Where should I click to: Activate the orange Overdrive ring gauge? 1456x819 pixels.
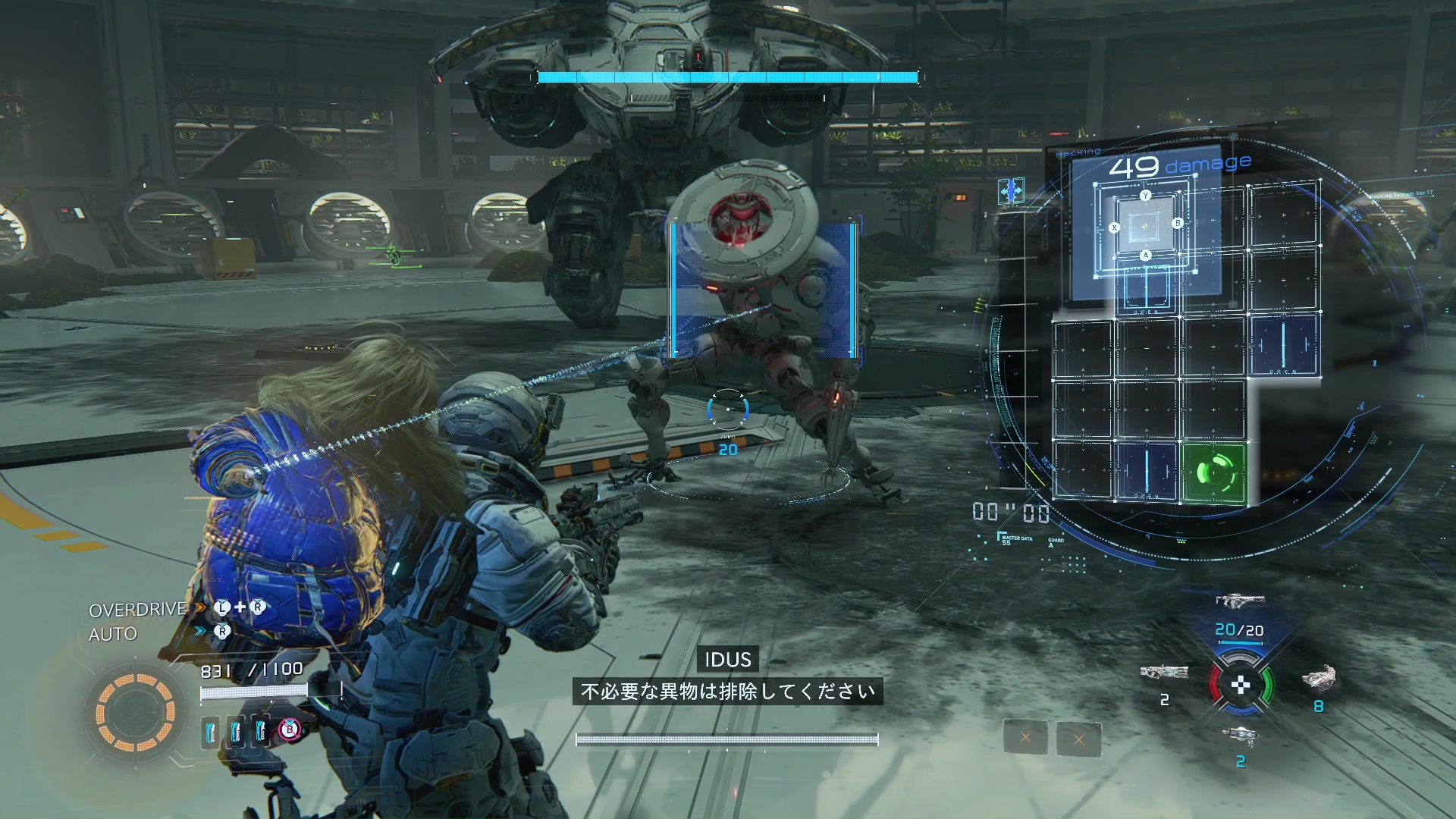click(x=136, y=712)
